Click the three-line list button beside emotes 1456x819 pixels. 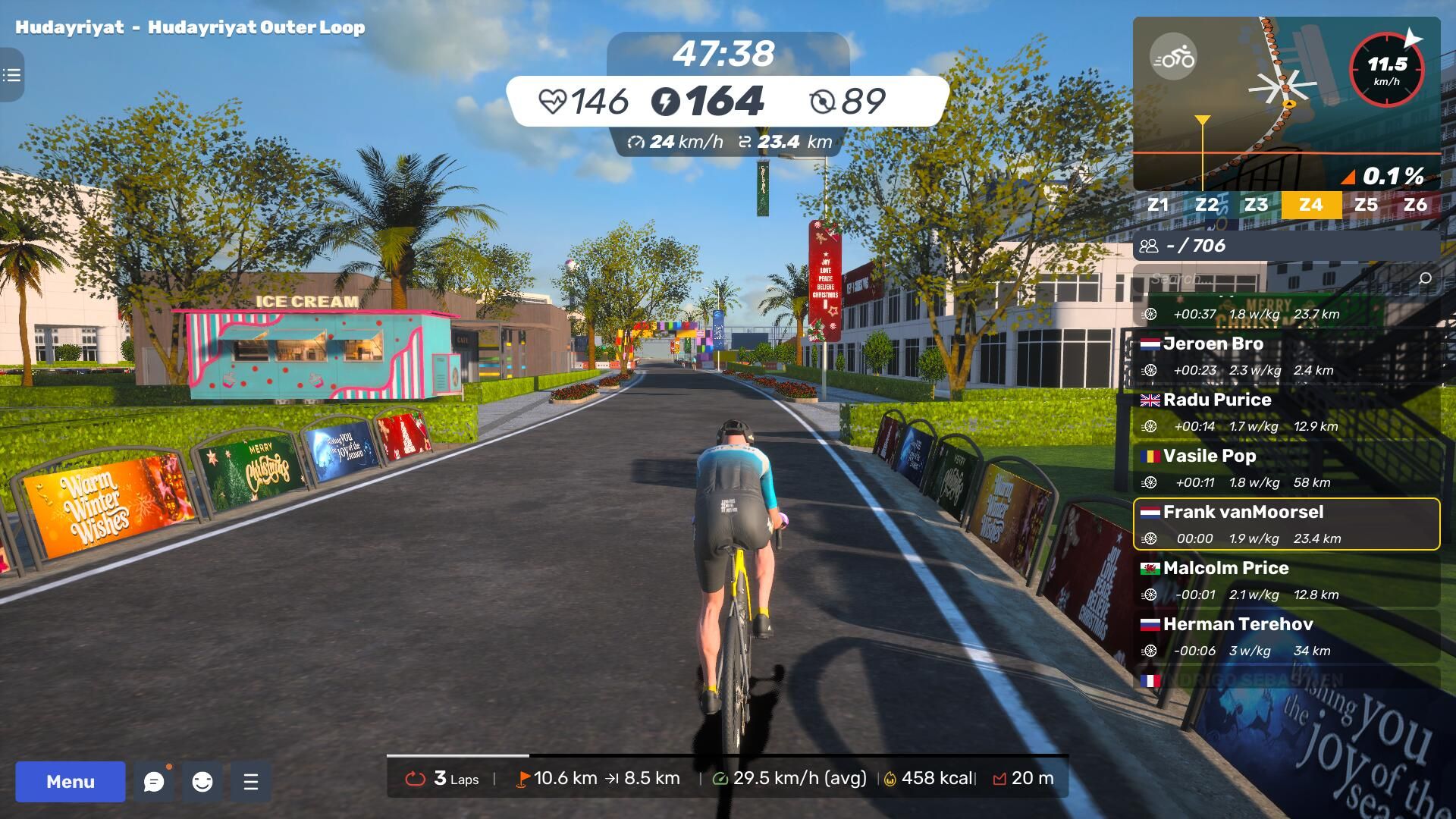pyautogui.click(x=251, y=781)
